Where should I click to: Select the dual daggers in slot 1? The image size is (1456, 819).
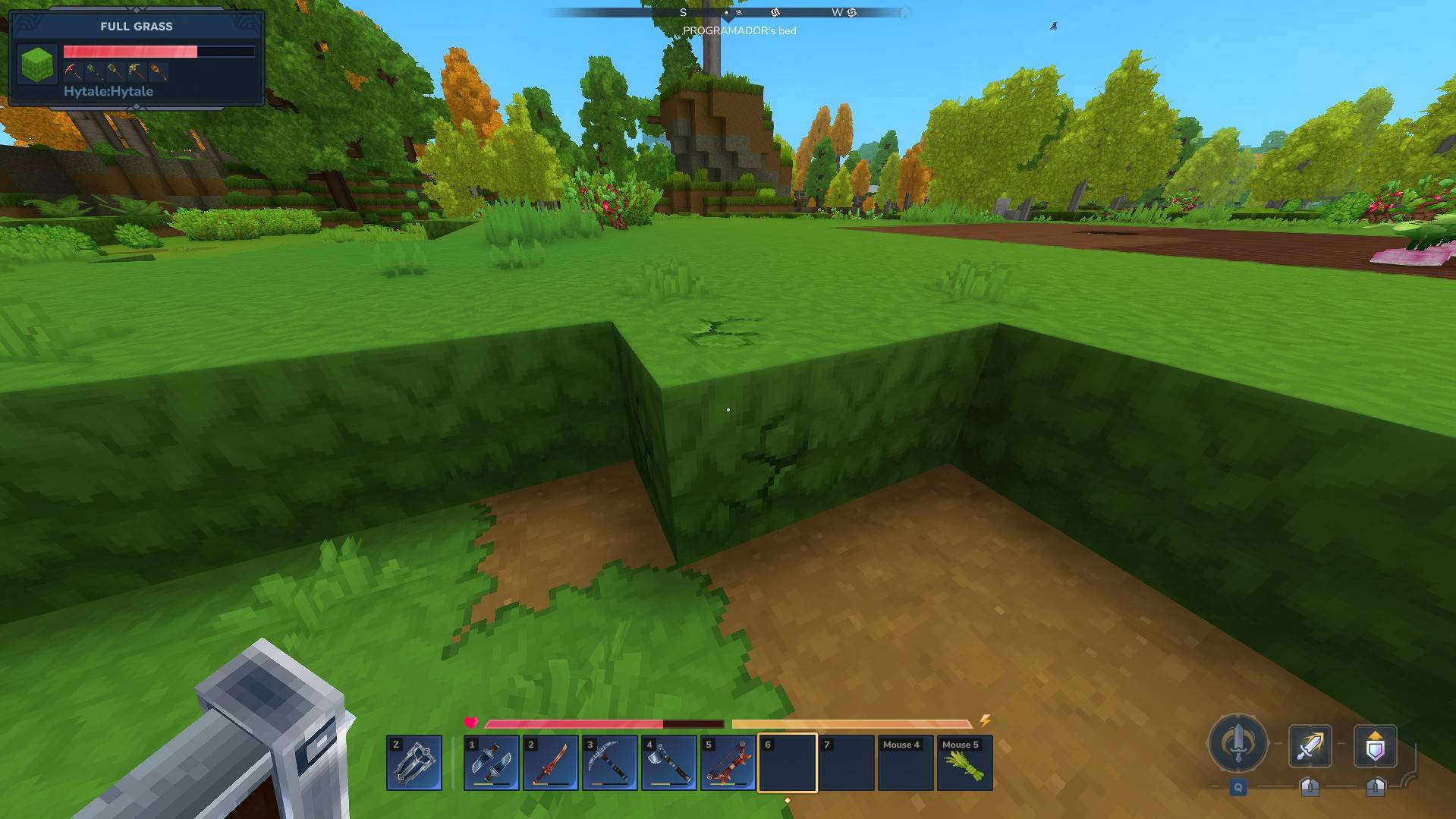pos(492,763)
